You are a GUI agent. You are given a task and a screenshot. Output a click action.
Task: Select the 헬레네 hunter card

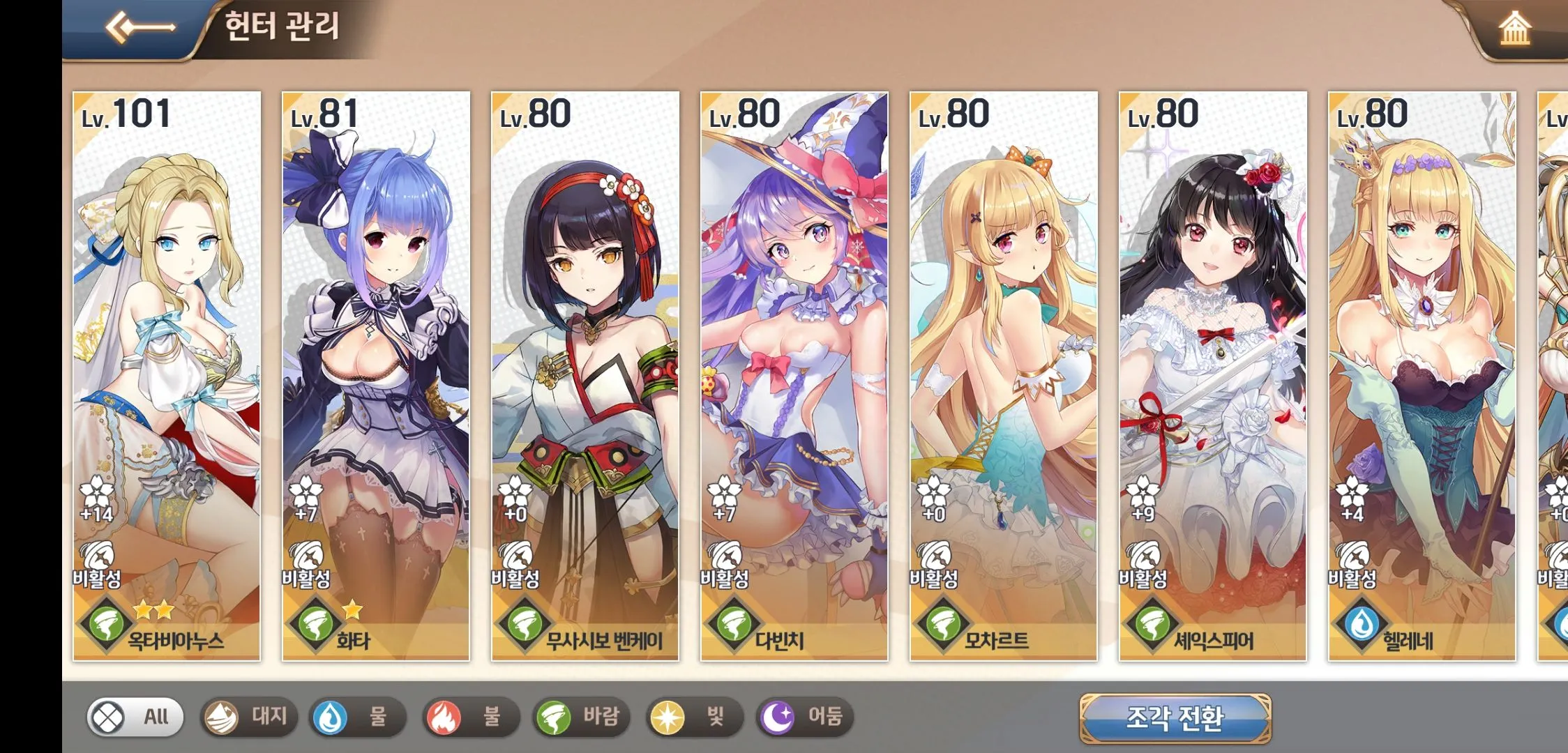click(1422, 376)
